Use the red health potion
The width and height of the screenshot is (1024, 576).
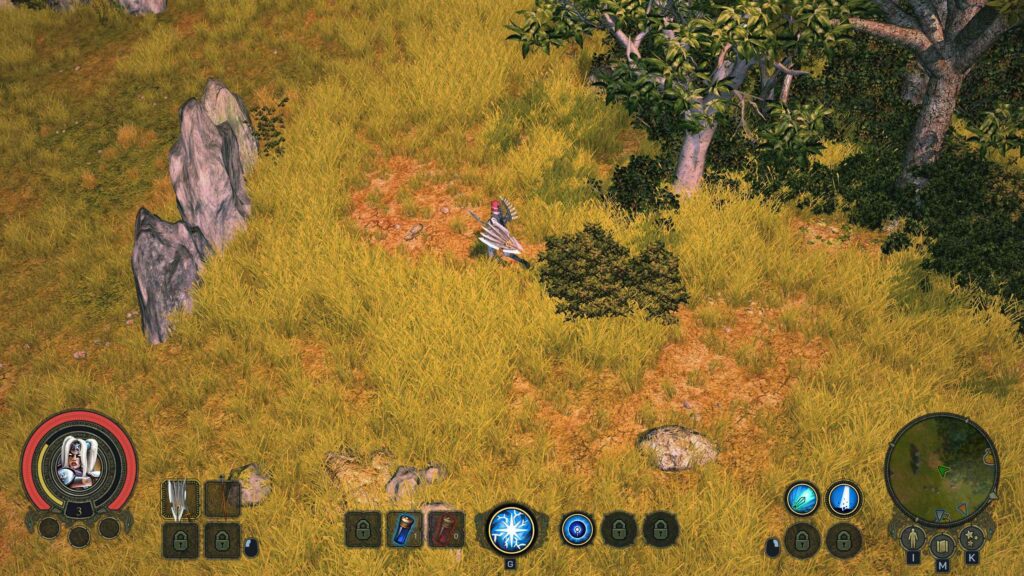[x=446, y=528]
